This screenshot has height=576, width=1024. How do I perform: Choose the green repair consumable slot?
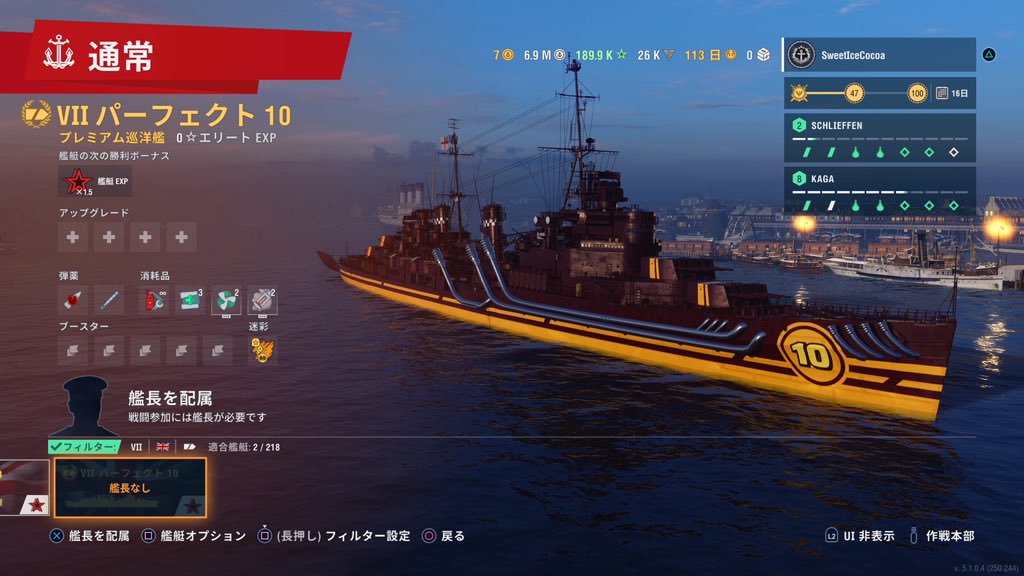[x=190, y=299]
